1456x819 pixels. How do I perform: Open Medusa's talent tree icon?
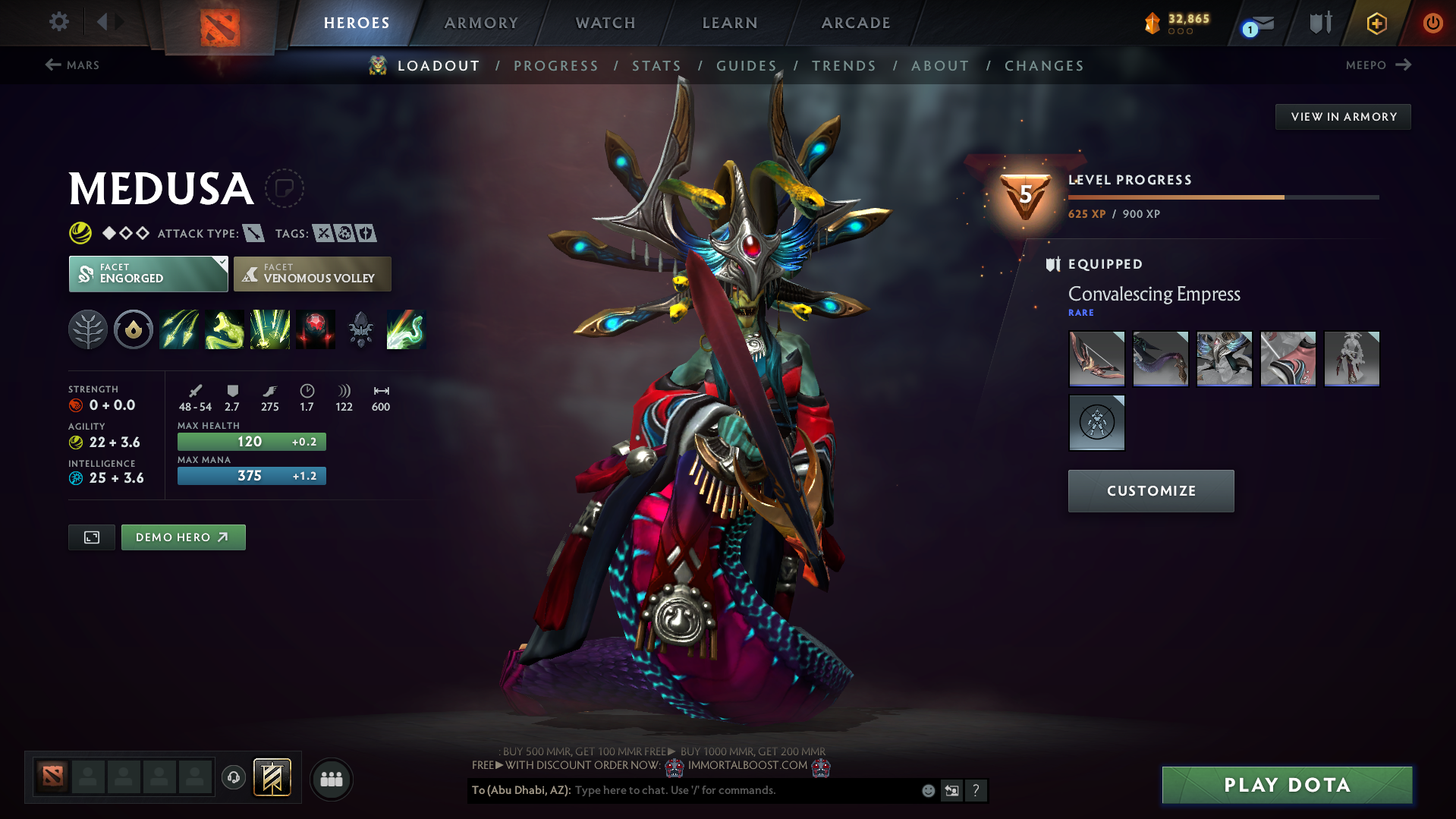pos(88,329)
